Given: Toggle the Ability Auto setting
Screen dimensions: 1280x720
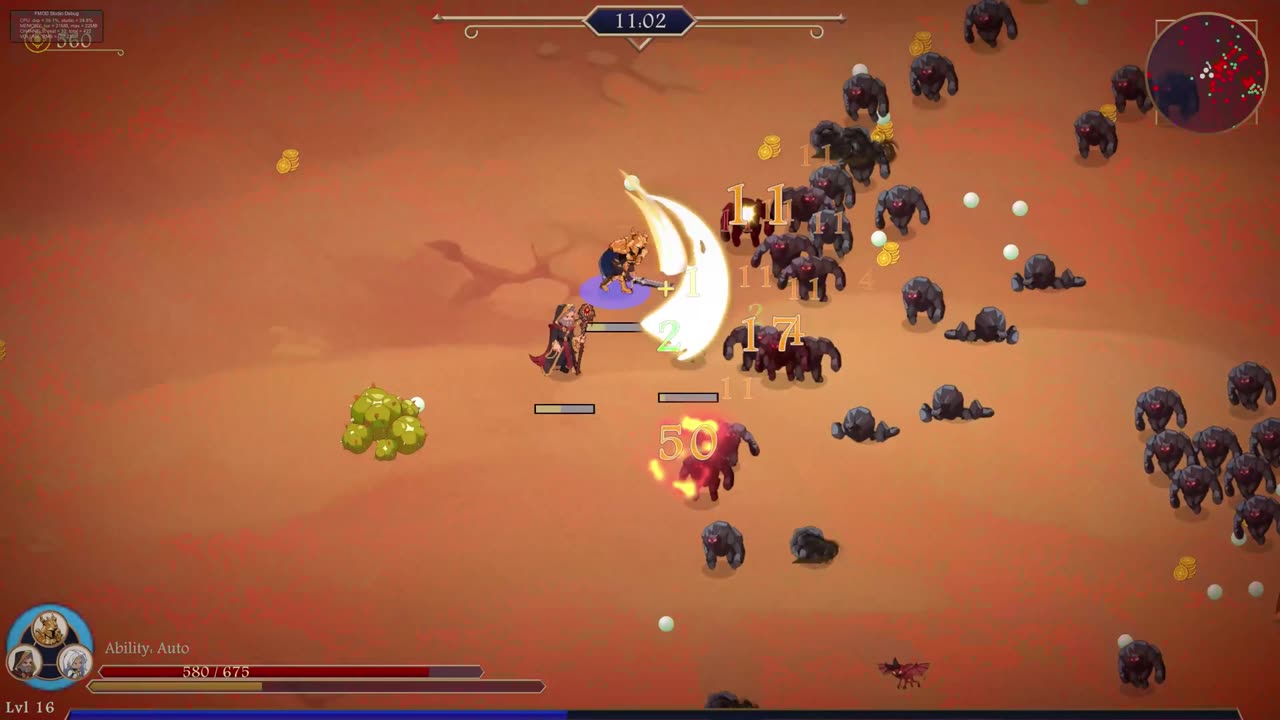Looking at the screenshot, I should [147, 648].
